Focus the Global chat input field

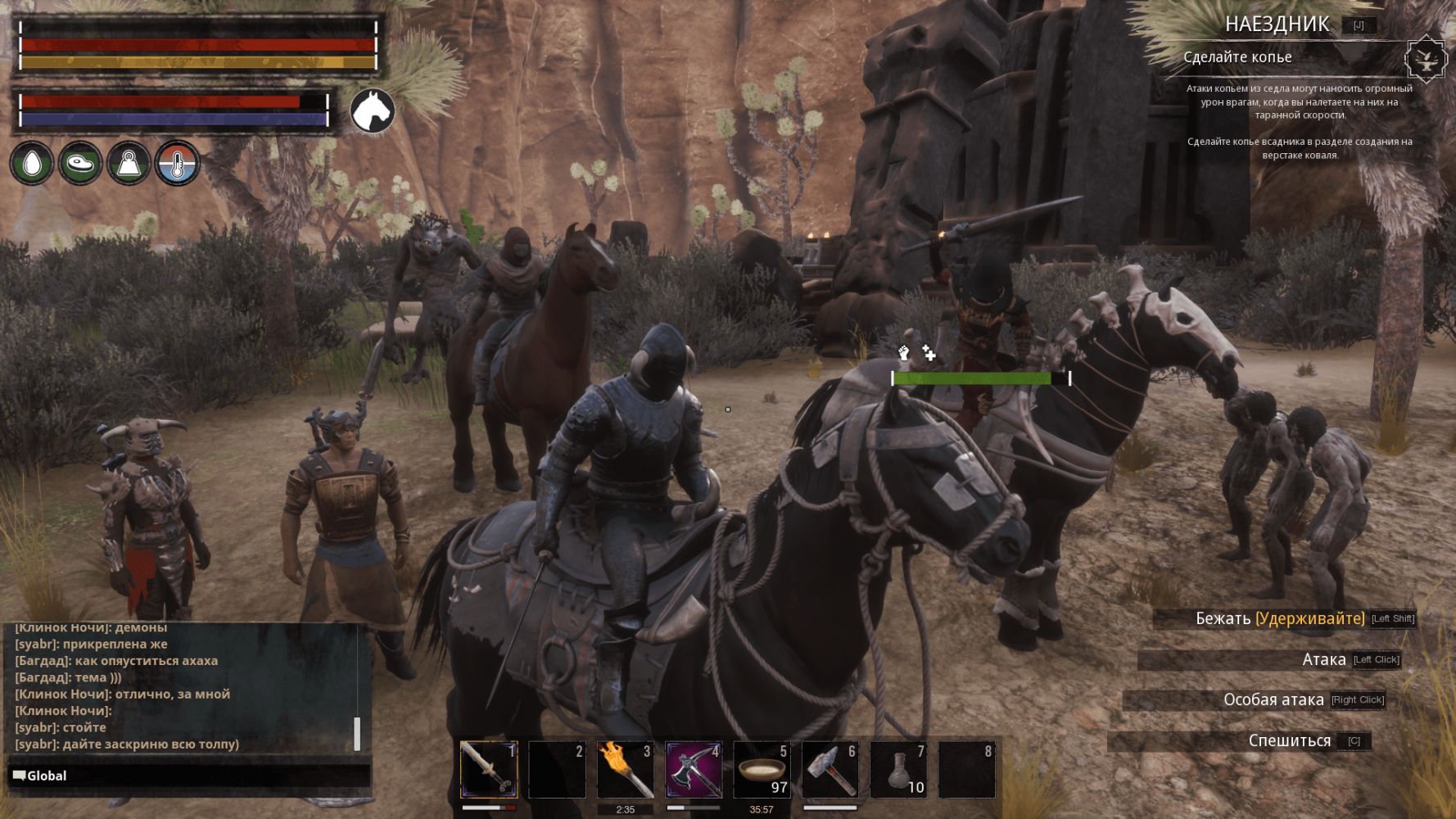[188, 776]
